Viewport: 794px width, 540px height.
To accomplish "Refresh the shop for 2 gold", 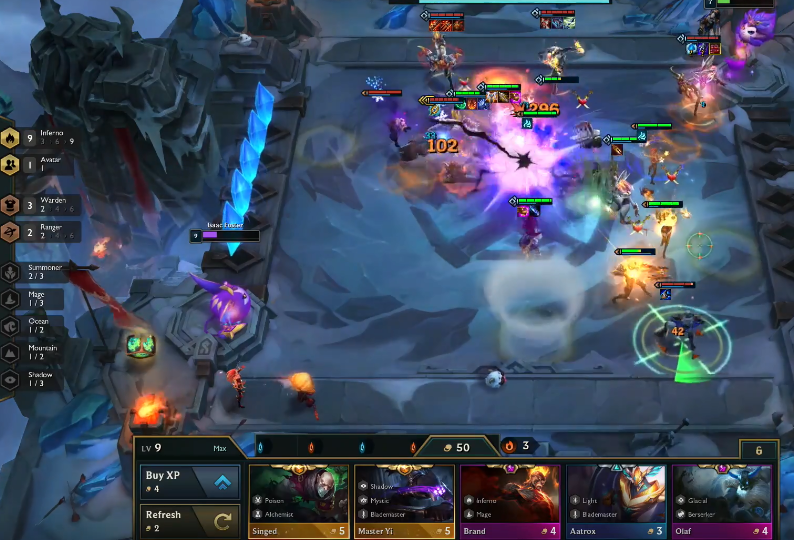I will pyautogui.click(x=190, y=520).
